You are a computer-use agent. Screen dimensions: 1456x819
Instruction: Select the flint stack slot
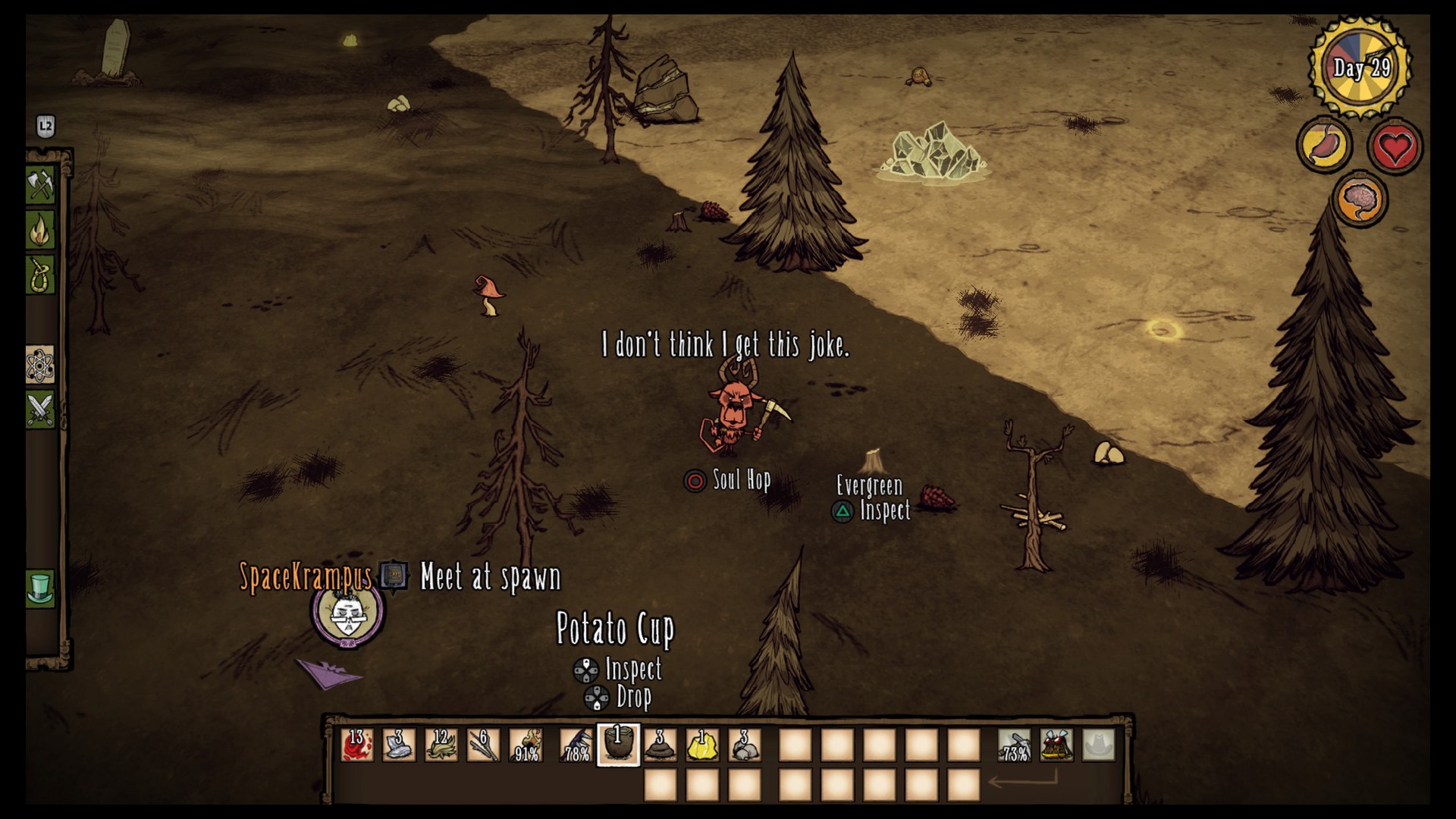pyautogui.click(x=399, y=745)
